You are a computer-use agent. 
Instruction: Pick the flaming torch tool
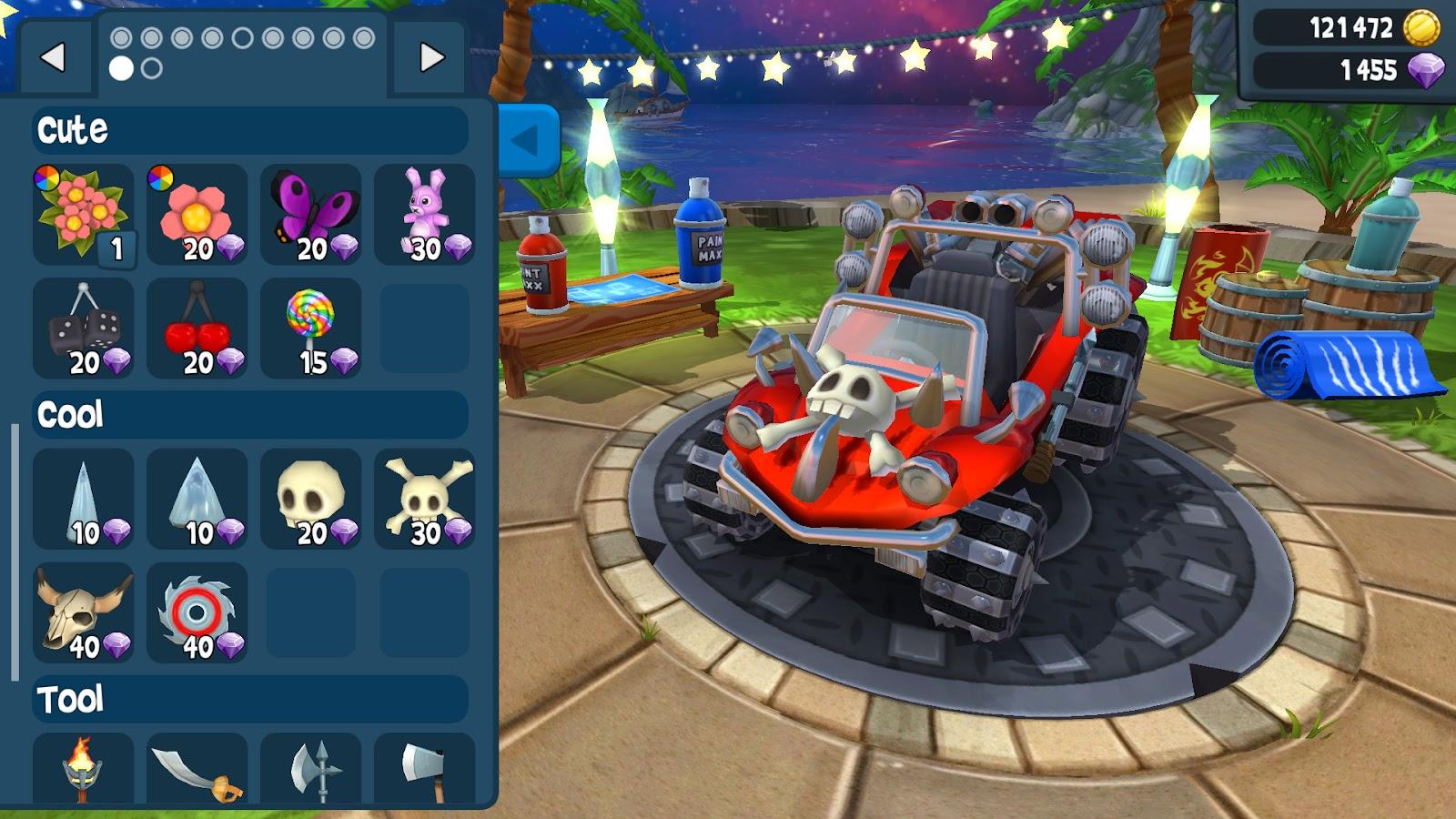point(83,769)
